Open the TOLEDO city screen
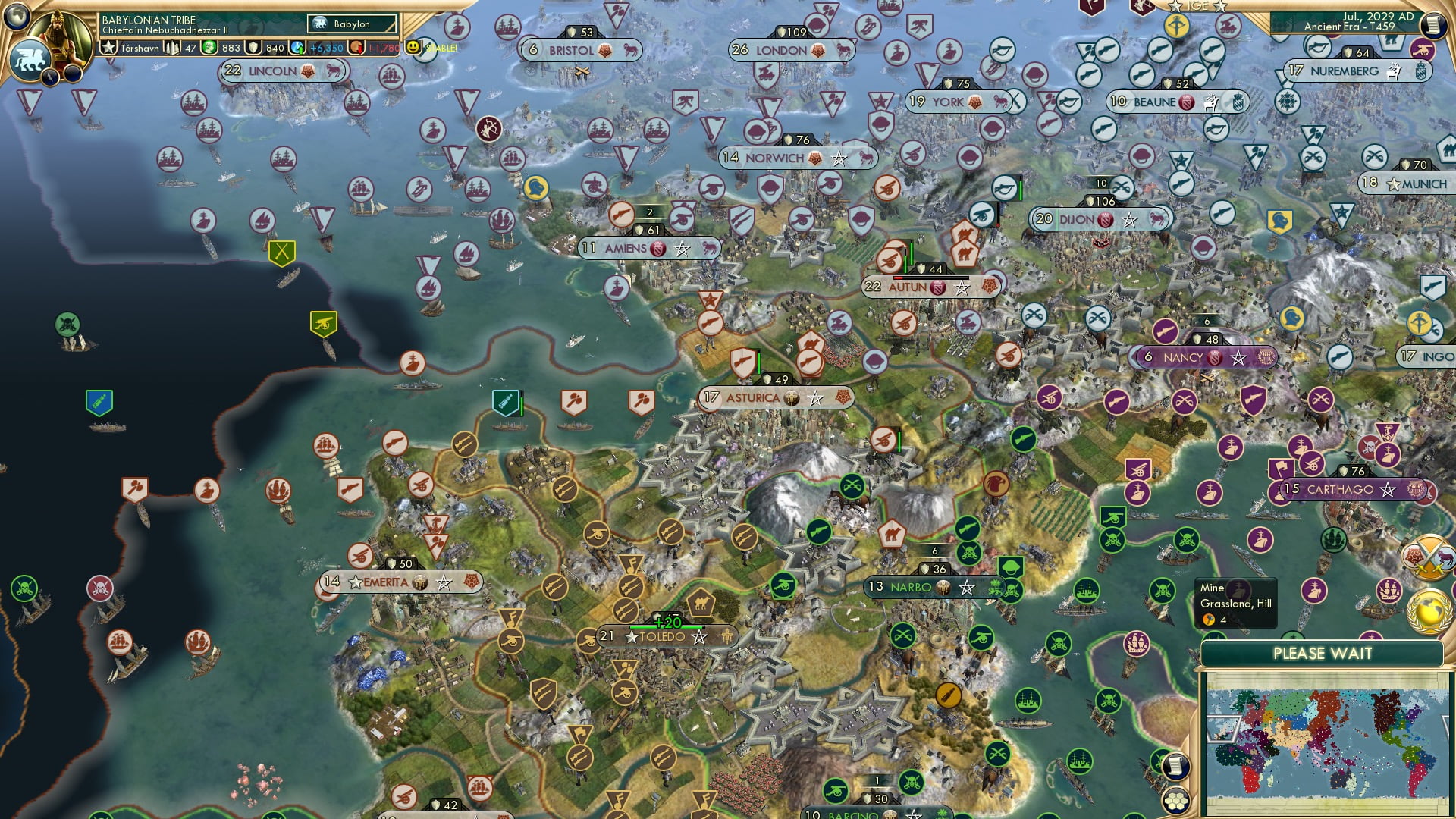The width and height of the screenshot is (1456, 819). 662,638
